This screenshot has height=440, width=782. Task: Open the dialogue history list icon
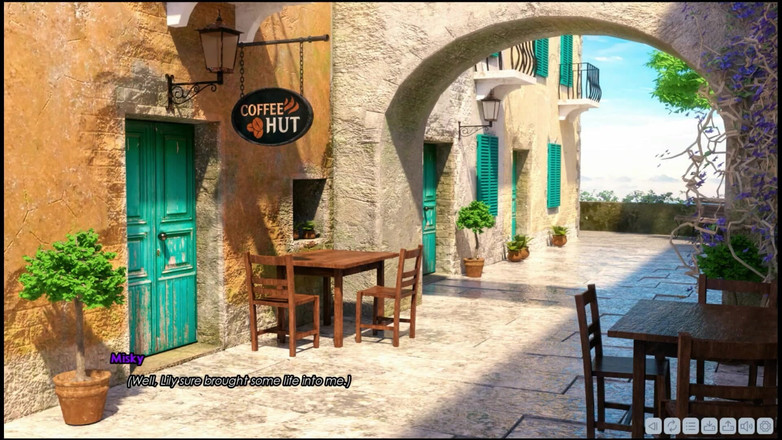coord(691,426)
